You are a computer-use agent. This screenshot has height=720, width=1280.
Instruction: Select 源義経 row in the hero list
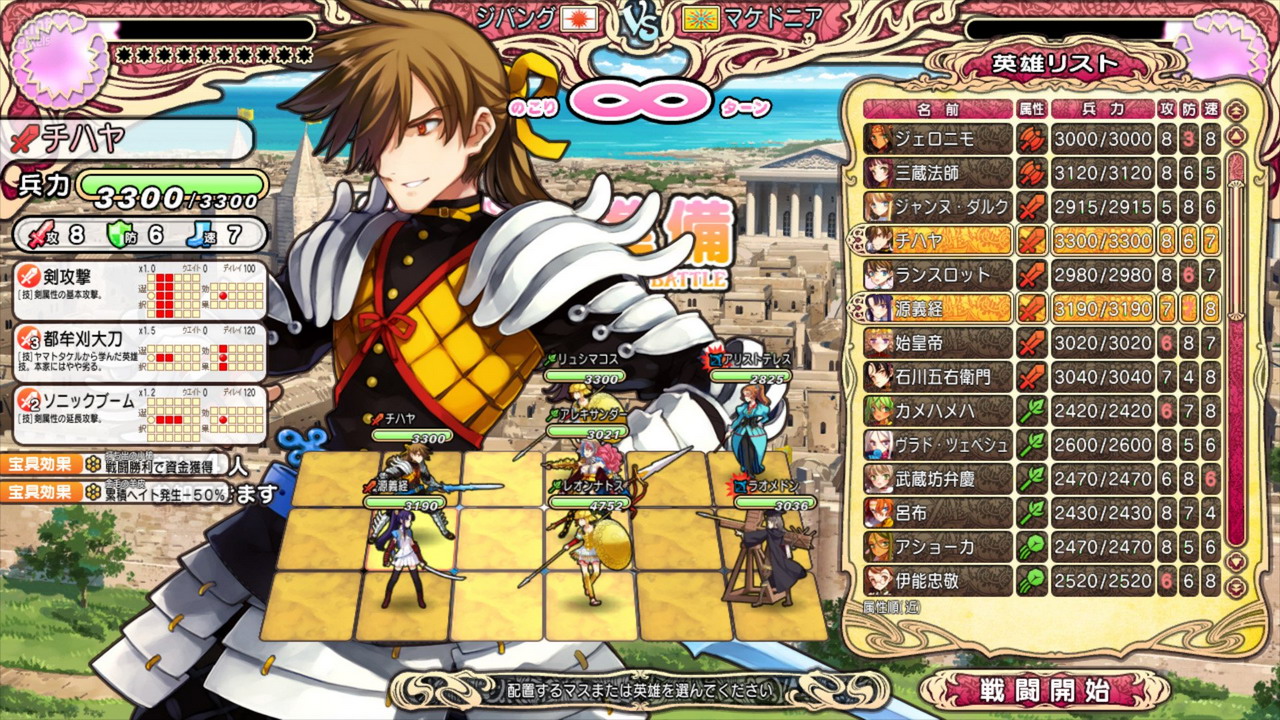click(938, 308)
